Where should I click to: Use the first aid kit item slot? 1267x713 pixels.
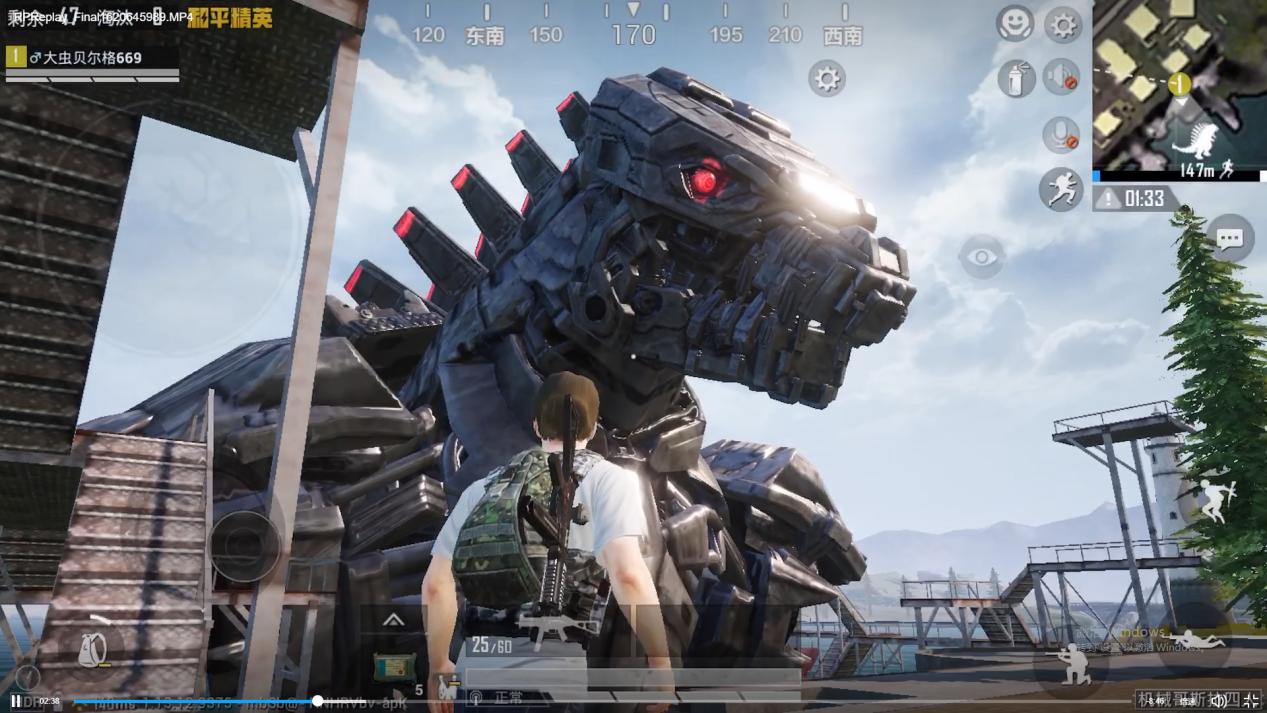click(x=394, y=666)
